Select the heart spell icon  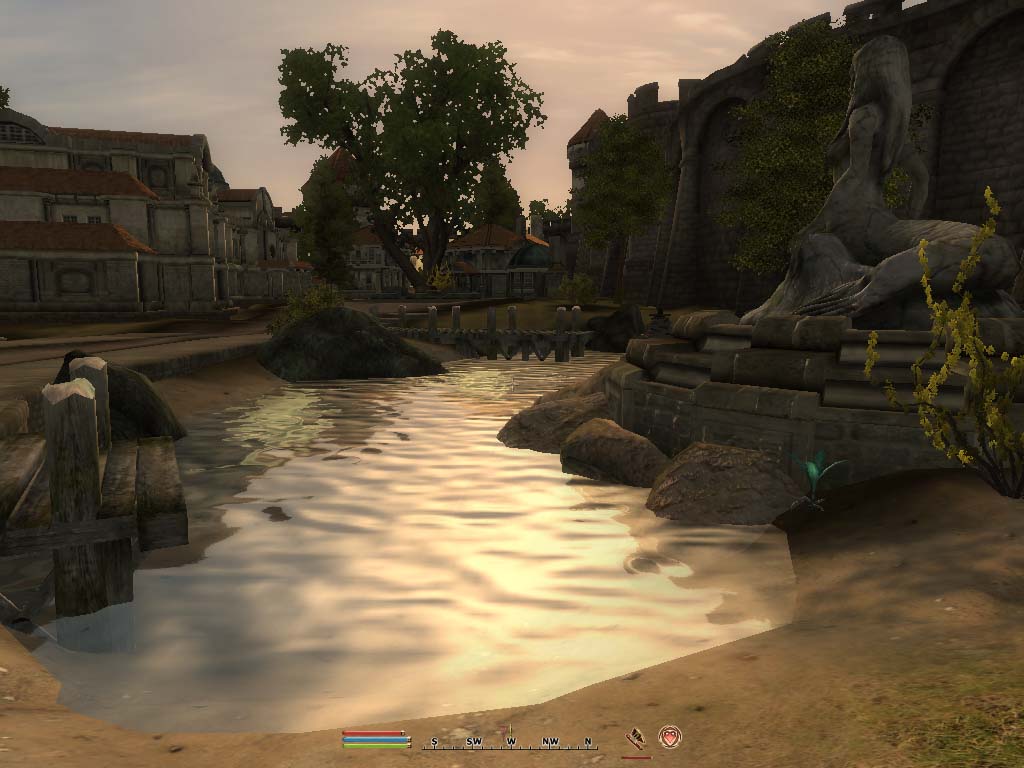669,737
